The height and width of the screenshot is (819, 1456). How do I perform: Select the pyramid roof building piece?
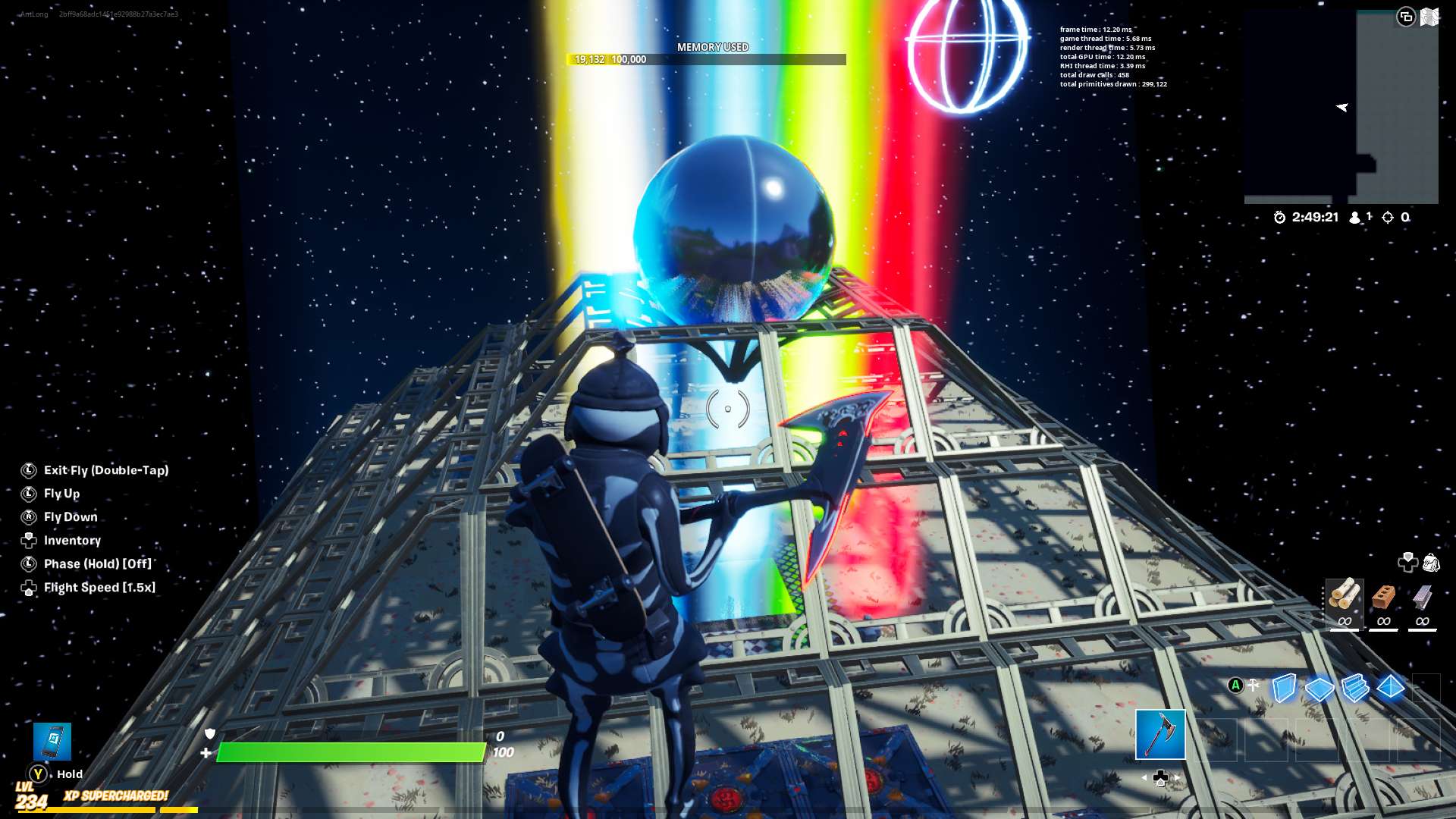tap(1391, 688)
